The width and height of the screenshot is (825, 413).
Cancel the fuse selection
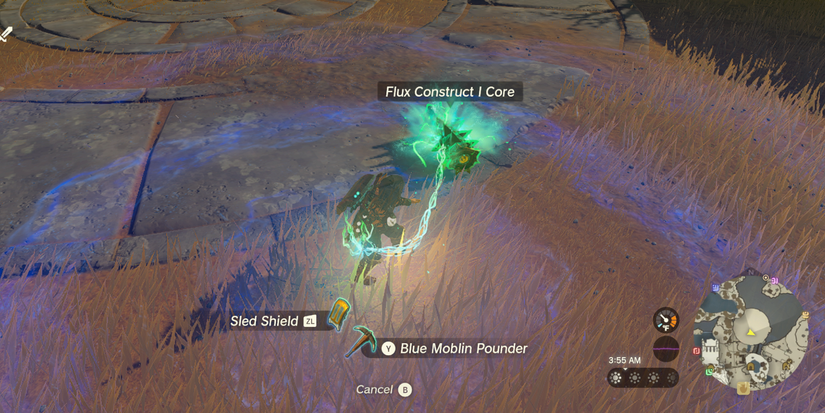[x=382, y=389]
